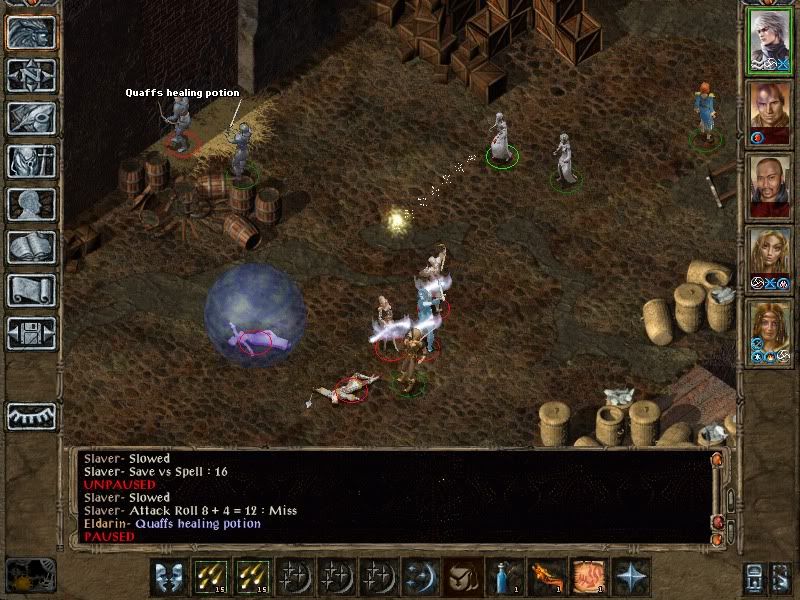Open the mage spellbook button
Viewport: 800px width, 600px height.
click(x=31, y=247)
